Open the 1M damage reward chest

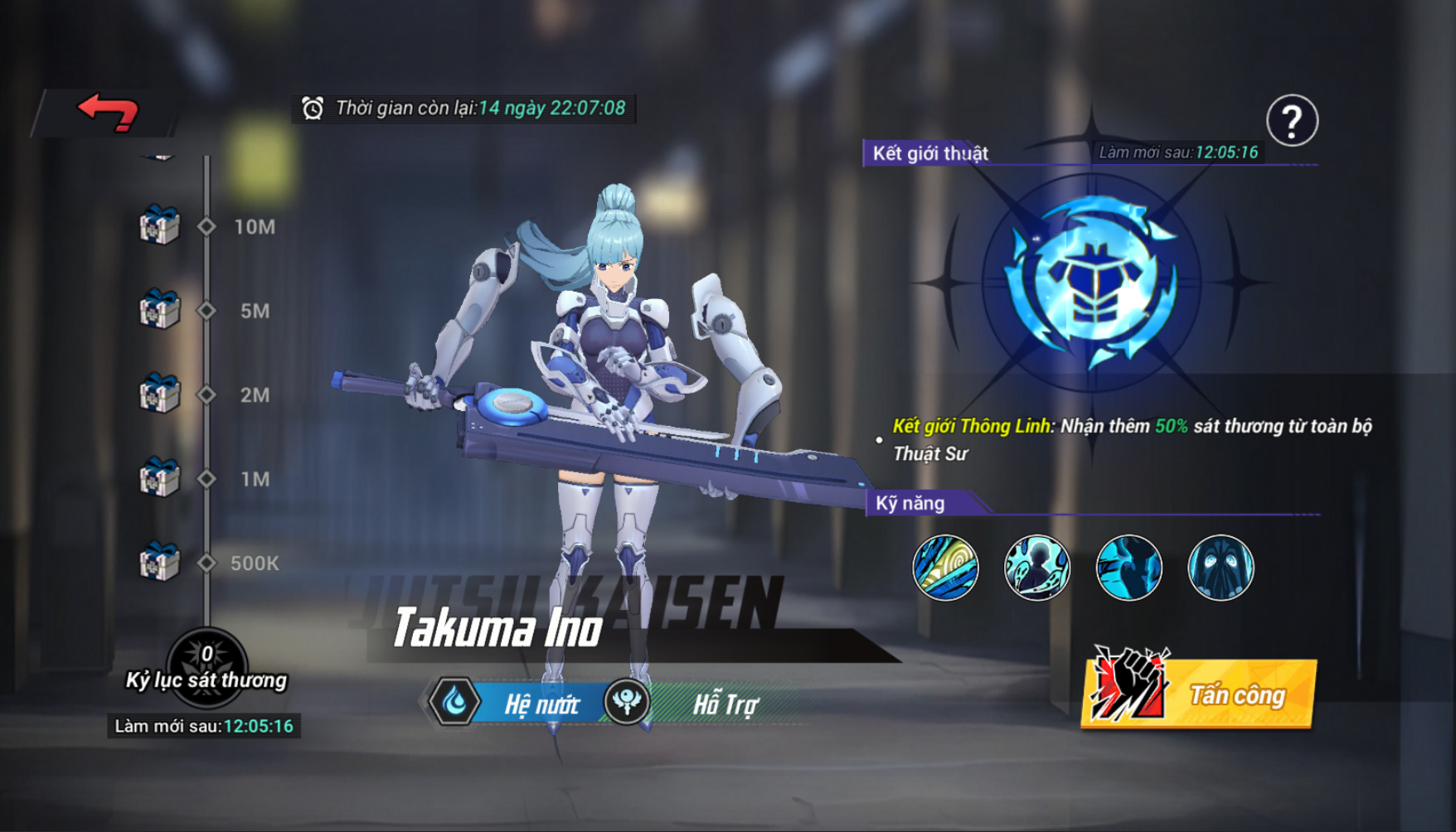pyautogui.click(x=159, y=478)
